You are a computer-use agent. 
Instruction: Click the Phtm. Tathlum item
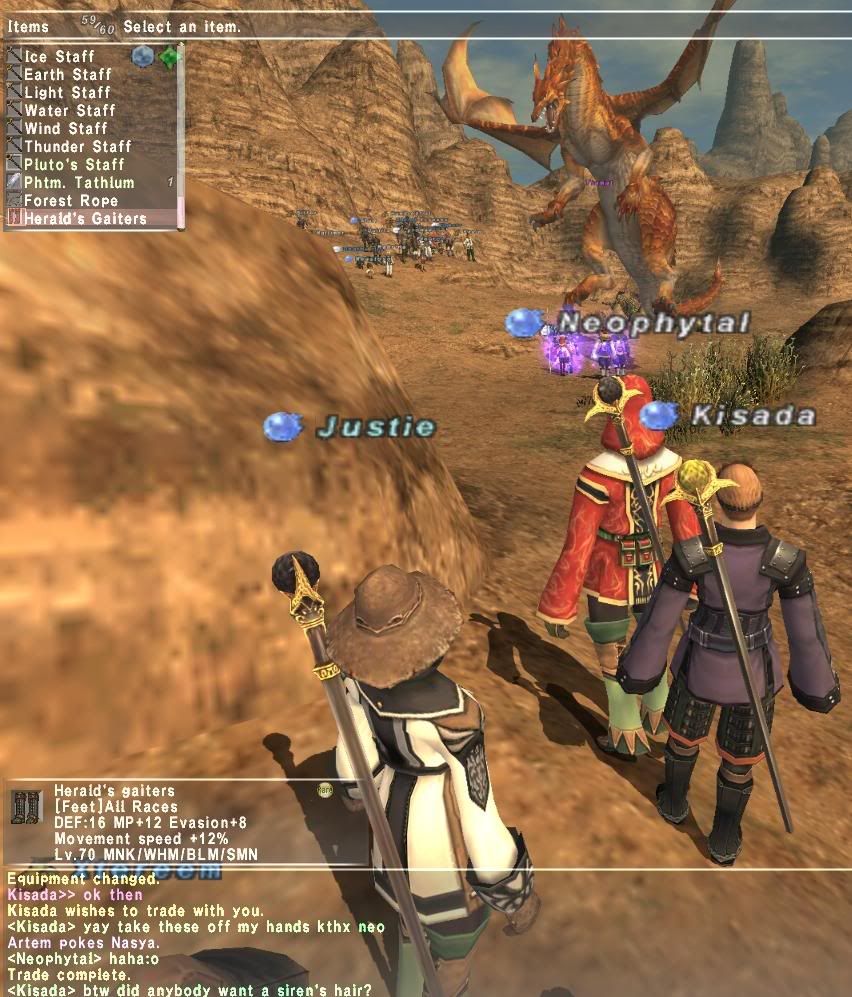tap(79, 182)
